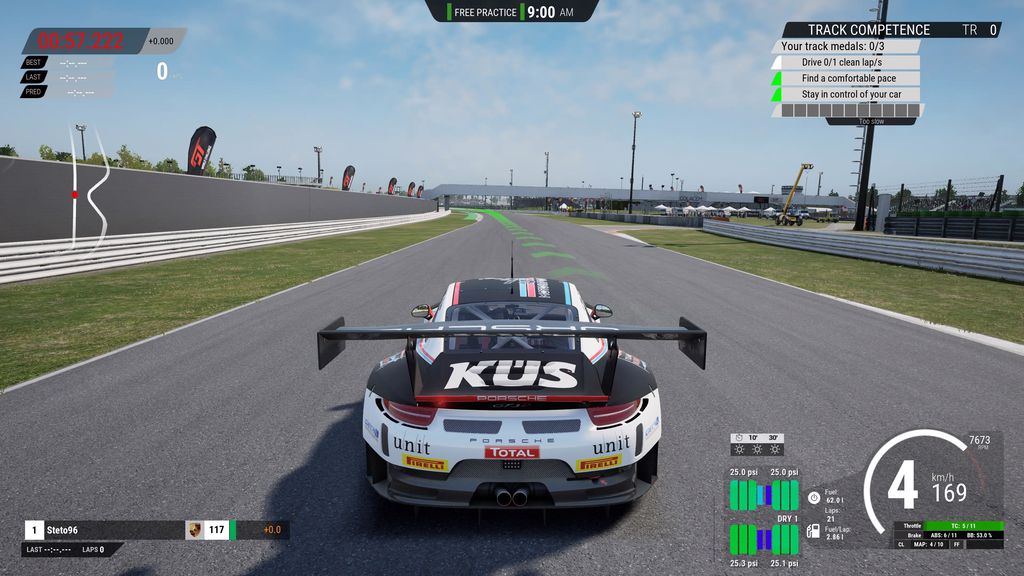Click the ignition power icon near Fuel

(814, 496)
